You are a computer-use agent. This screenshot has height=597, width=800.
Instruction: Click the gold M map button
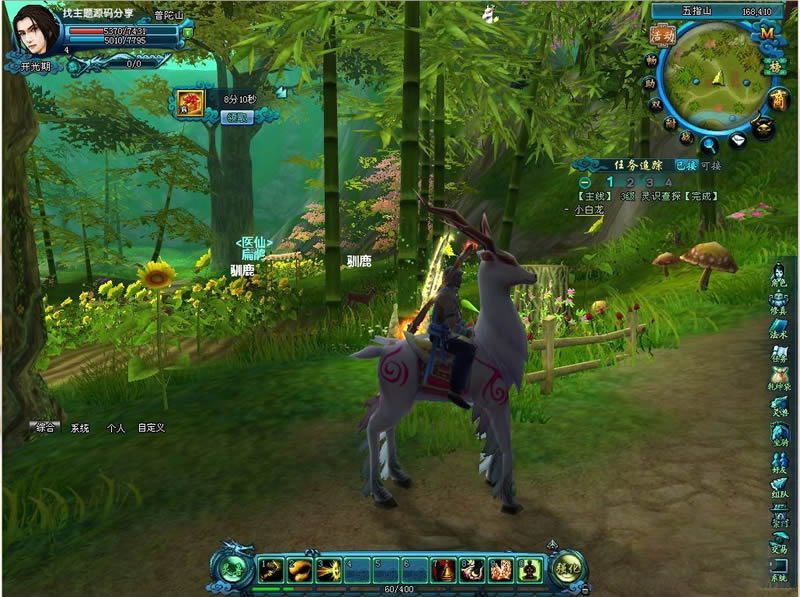768,33
